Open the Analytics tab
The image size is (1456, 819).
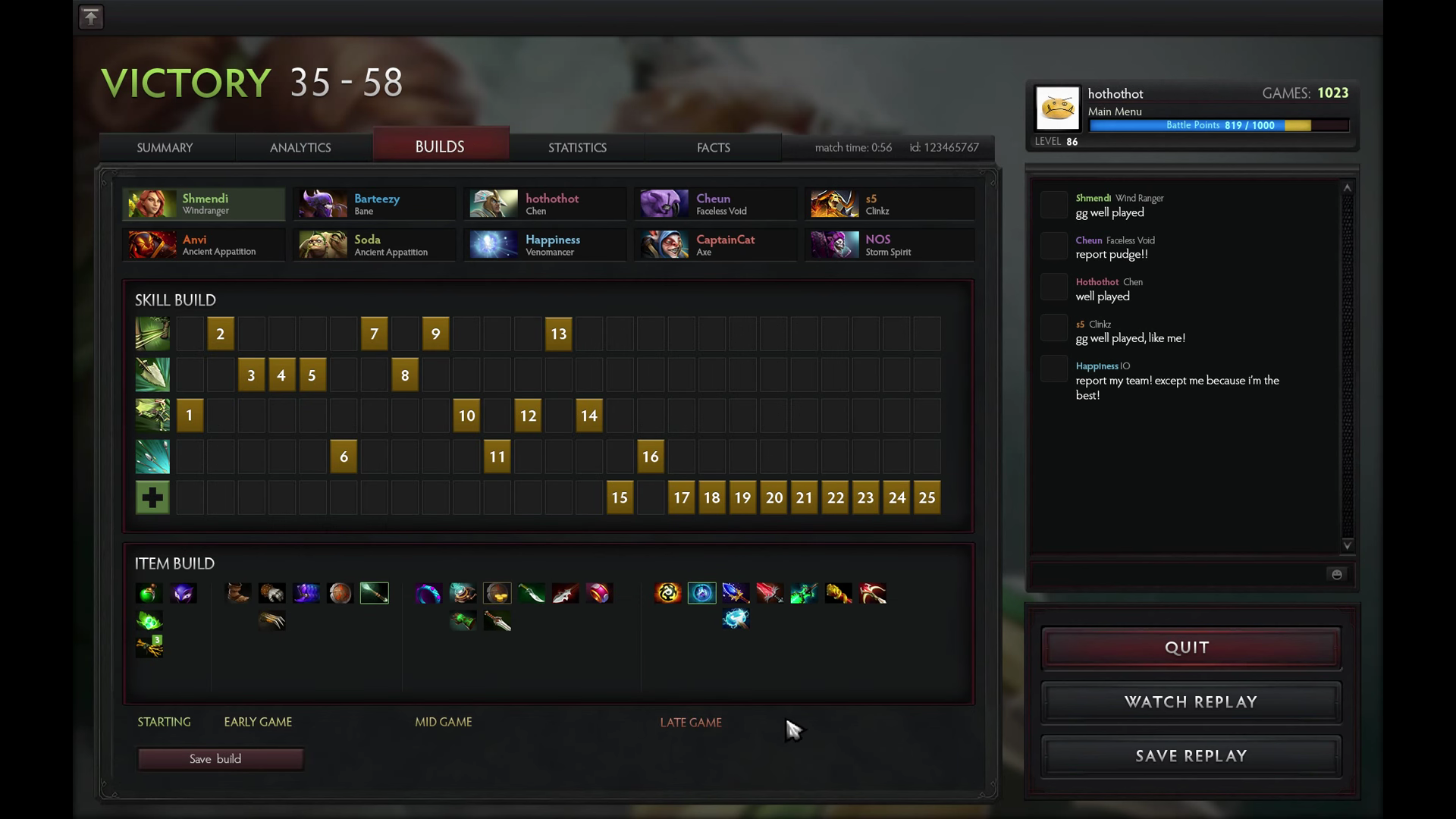300,147
